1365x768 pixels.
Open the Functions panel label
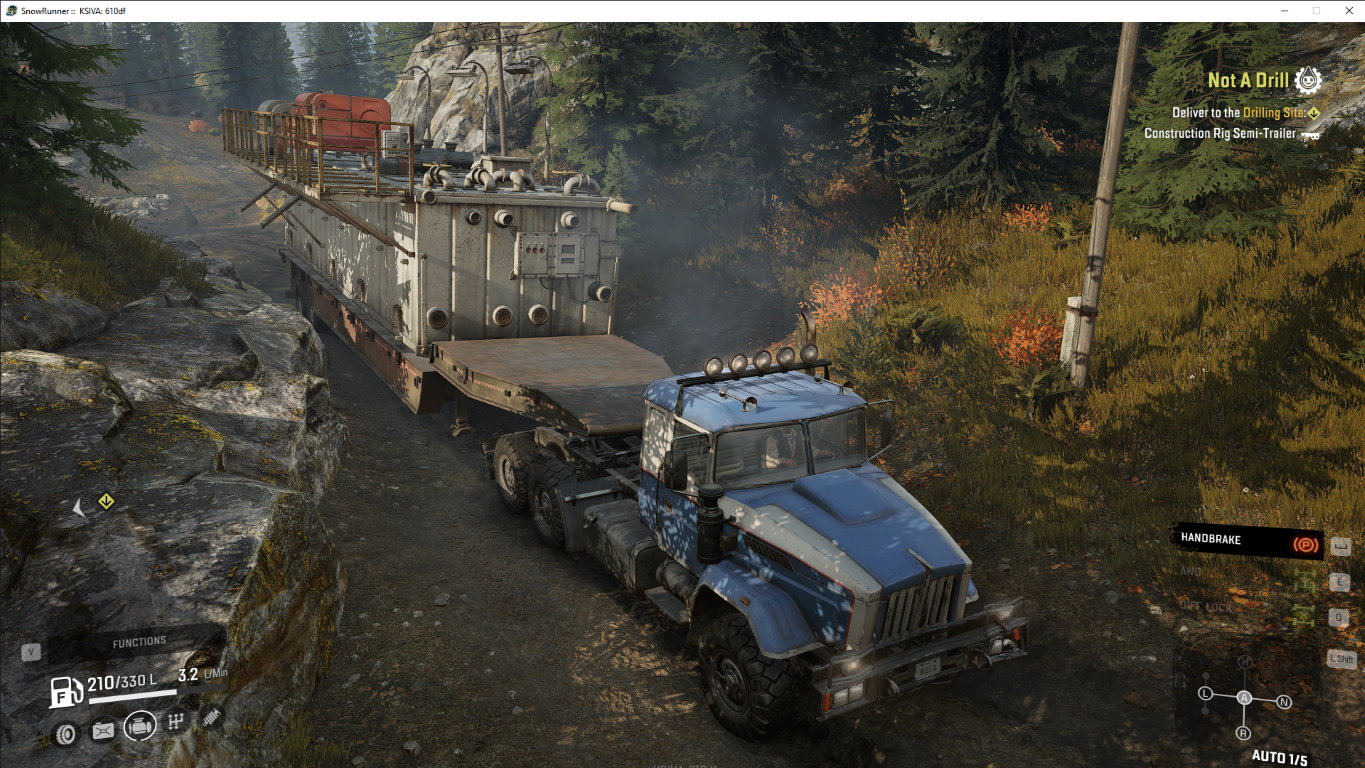click(139, 642)
